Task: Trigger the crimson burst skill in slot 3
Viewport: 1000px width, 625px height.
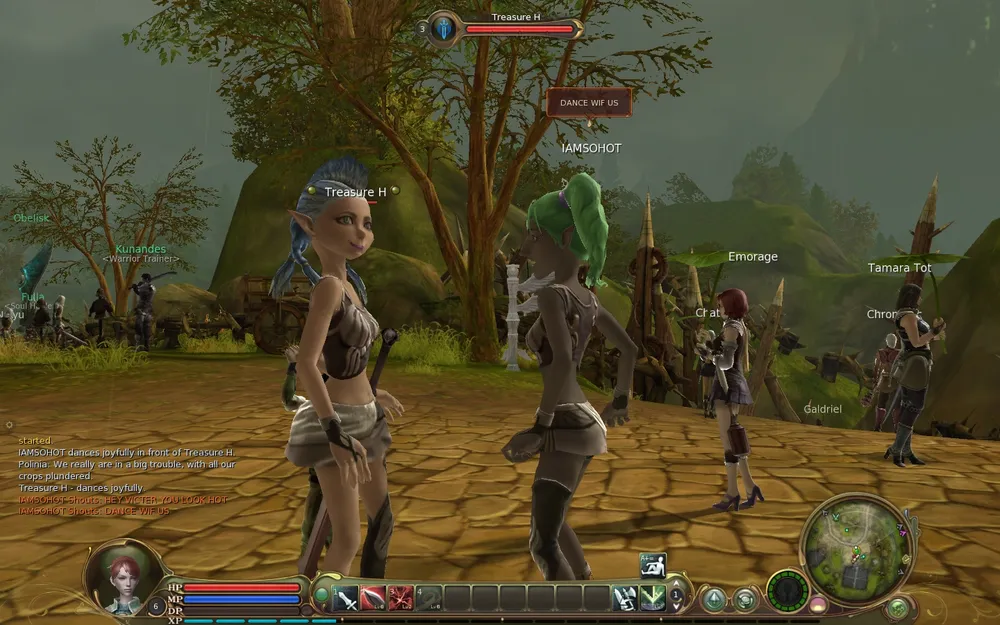Action: point(401,598)
